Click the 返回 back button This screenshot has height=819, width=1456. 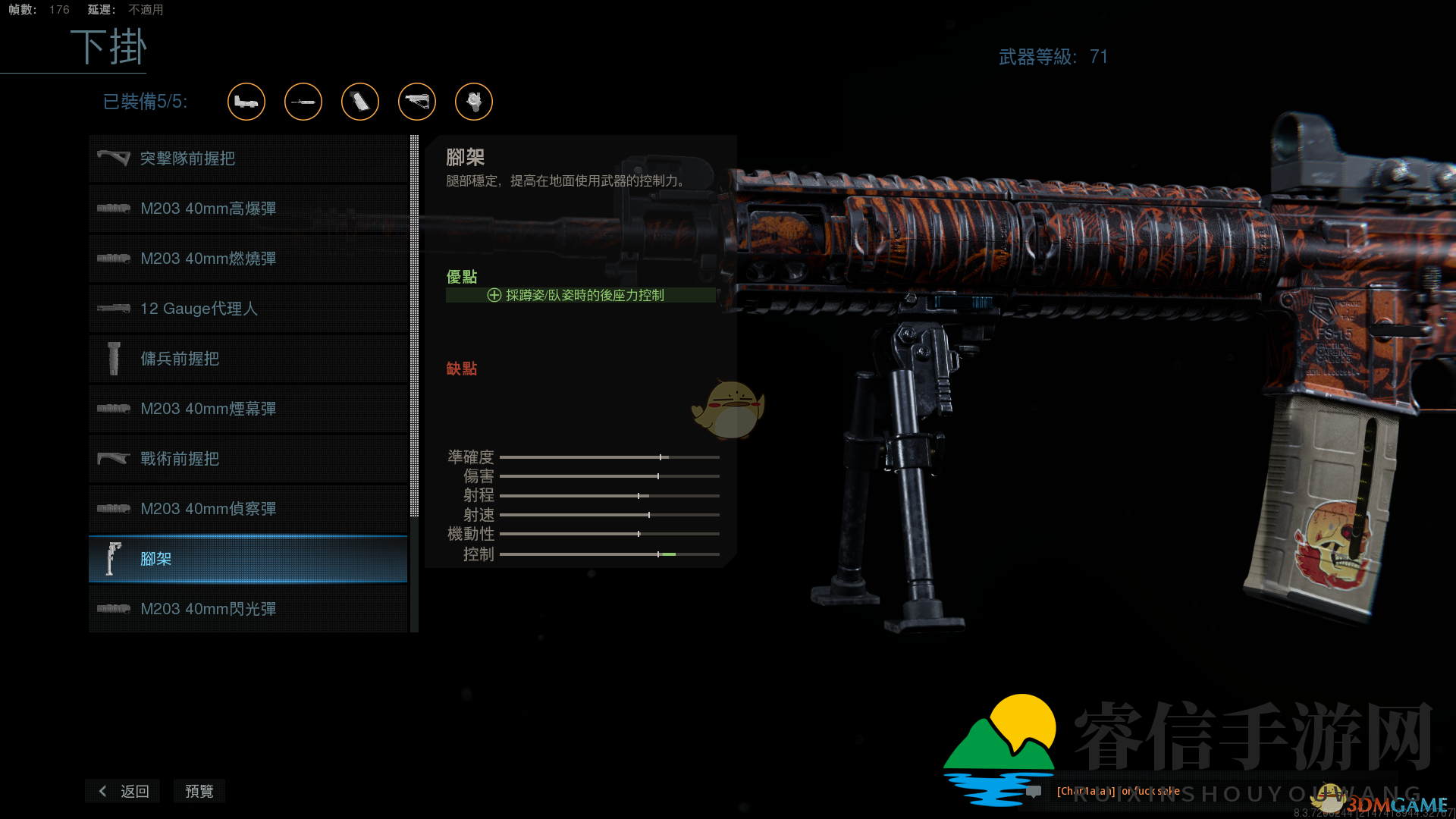pyautogui.click(x=122, y=791)
